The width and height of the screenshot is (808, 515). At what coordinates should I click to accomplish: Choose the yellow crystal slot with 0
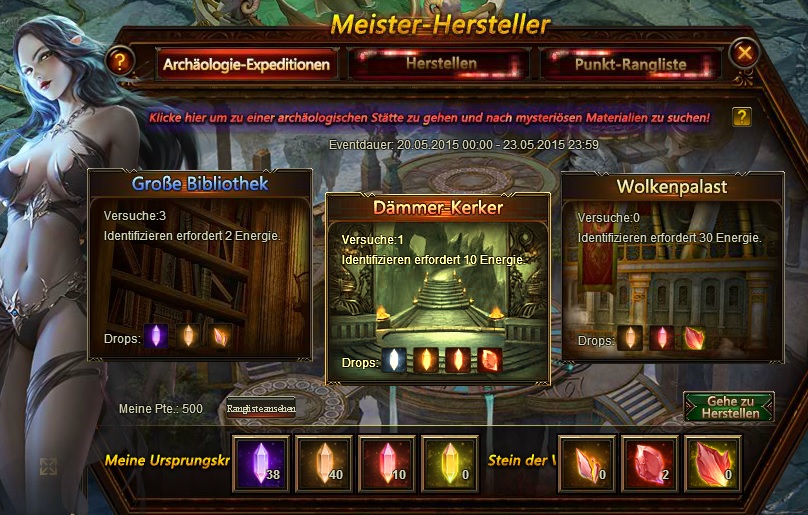tap(448, 464)
